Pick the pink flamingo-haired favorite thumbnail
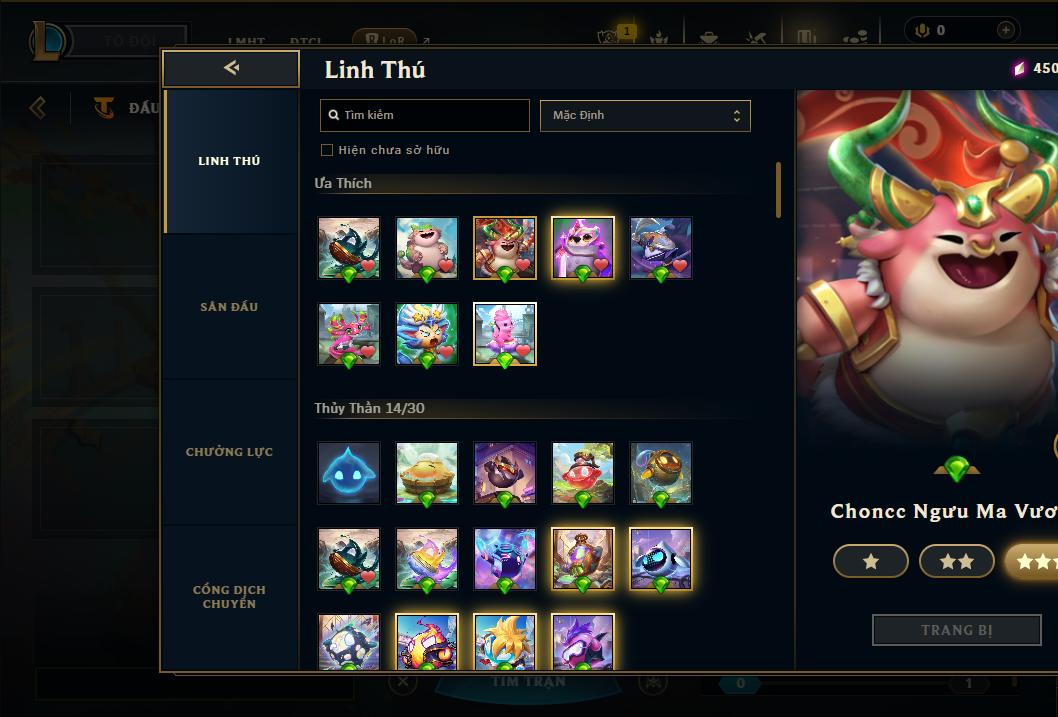1058x717 pixels. click(x=349, y=334)
